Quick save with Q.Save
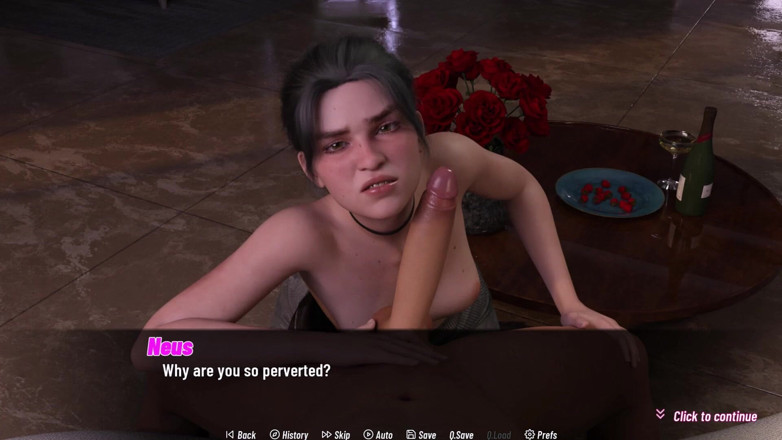This screenshot has height=440, width=782. click(461, 435)
